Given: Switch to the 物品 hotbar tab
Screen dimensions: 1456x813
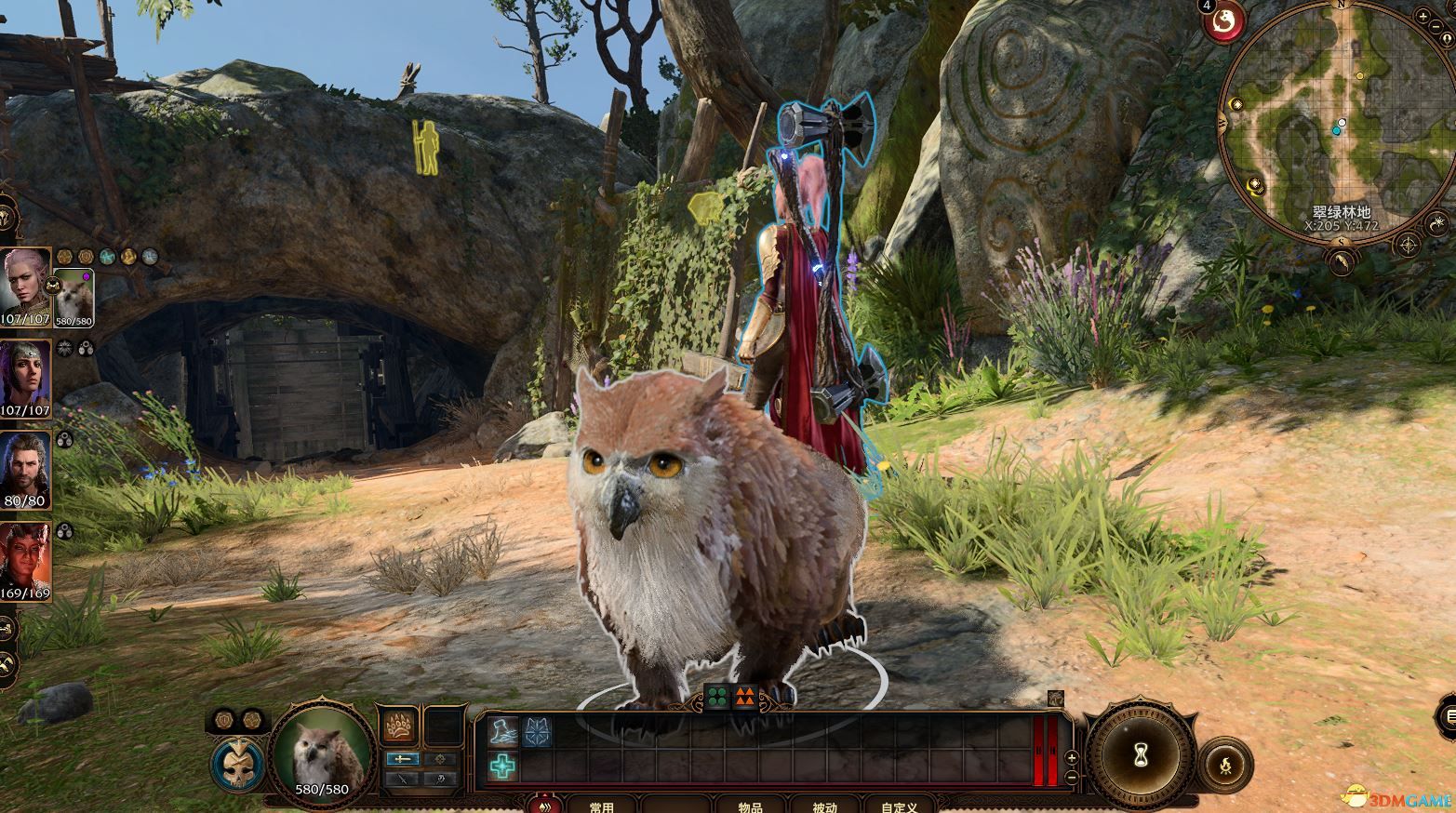Looking at the screenshot, I should click(x=750, y=806).
